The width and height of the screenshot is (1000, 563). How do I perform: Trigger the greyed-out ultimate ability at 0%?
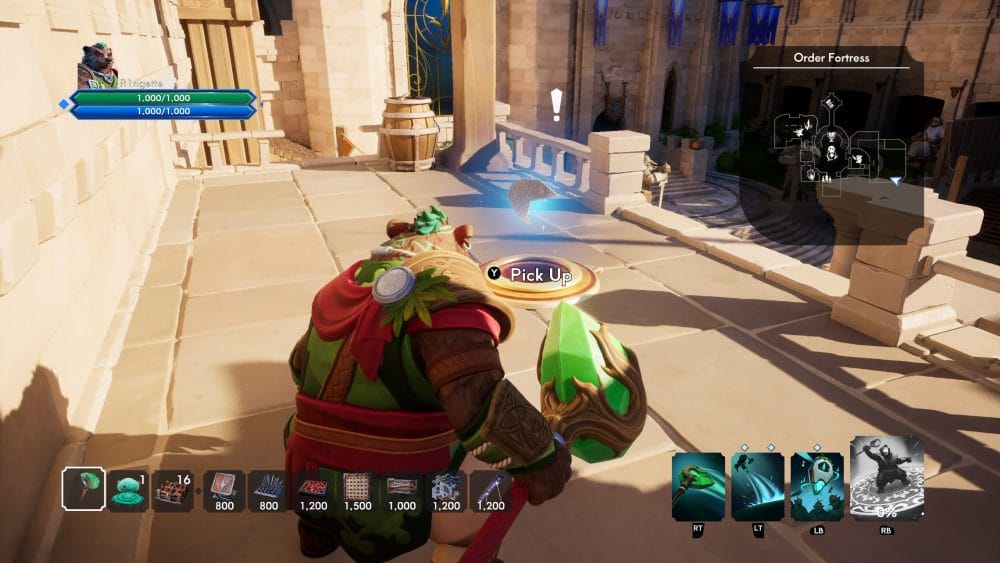(x=885, y=478)
